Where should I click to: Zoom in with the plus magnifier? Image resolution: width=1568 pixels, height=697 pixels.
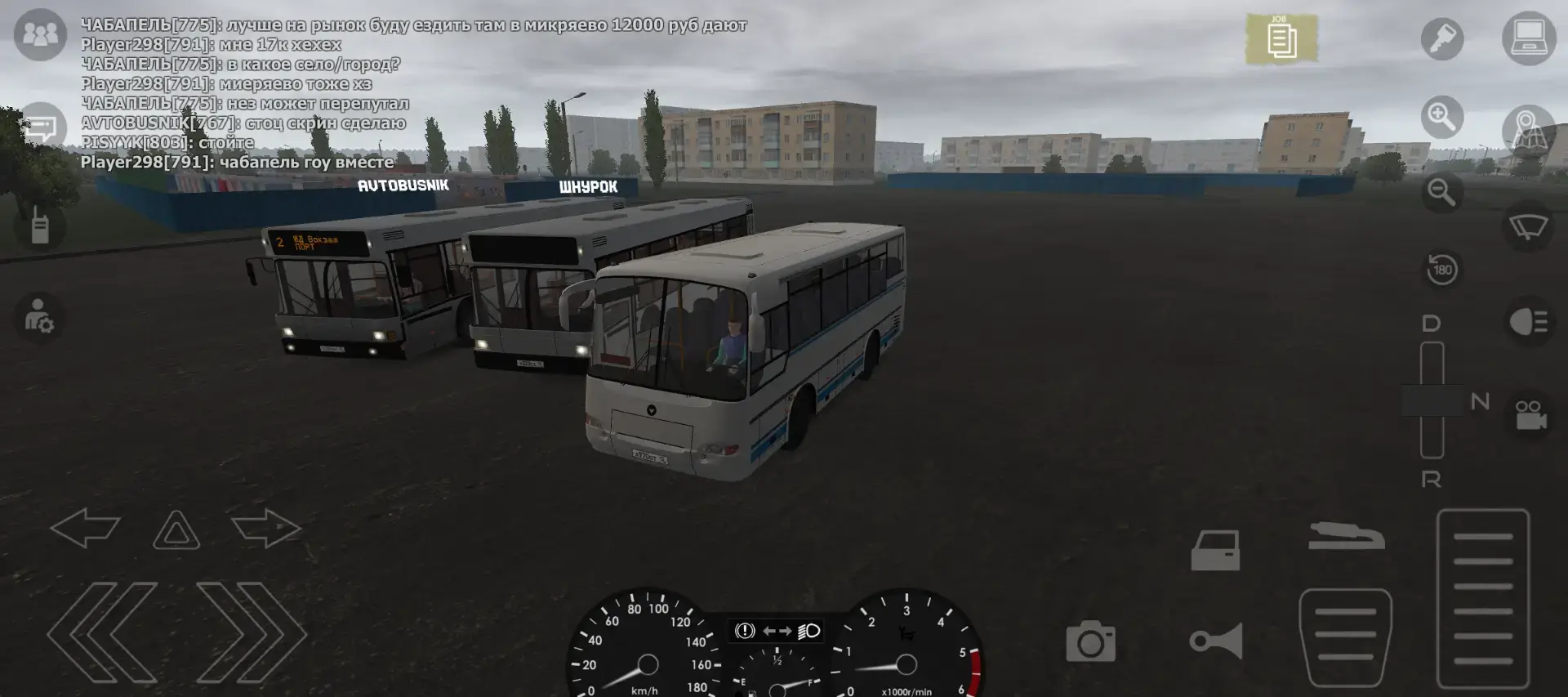tap(1441, 116)
